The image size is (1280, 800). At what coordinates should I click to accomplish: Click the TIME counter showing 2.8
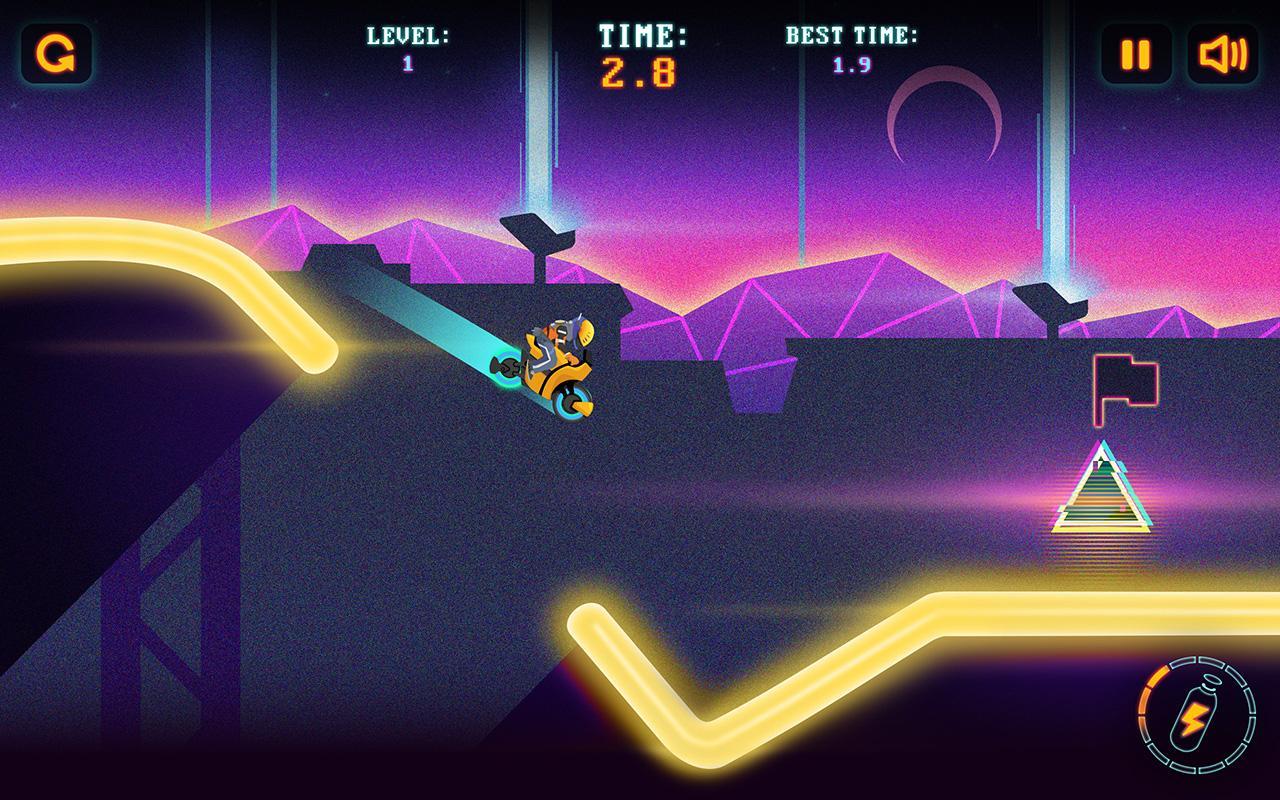tap(640, 68)
